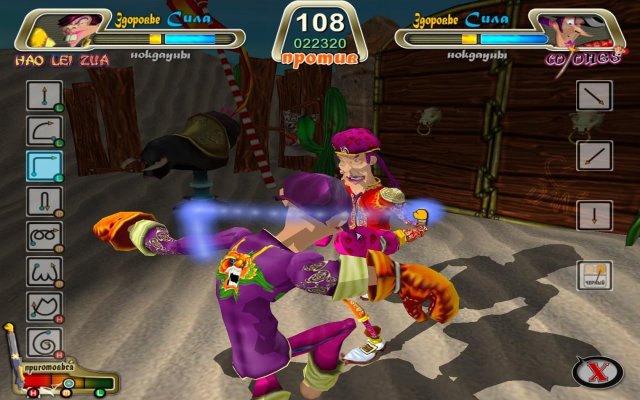Choose the curved arc-to-right move icon
The image size is (640, 400).
44,130
